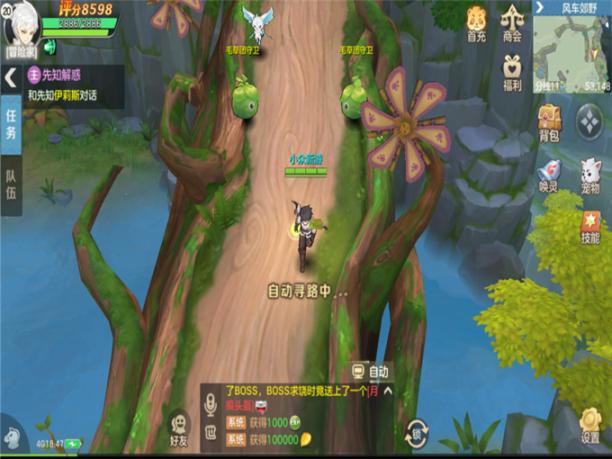Screen dimensions: 612x459
Task: Toggle the green speaker icon under the health bar
Action: point(49,45)
